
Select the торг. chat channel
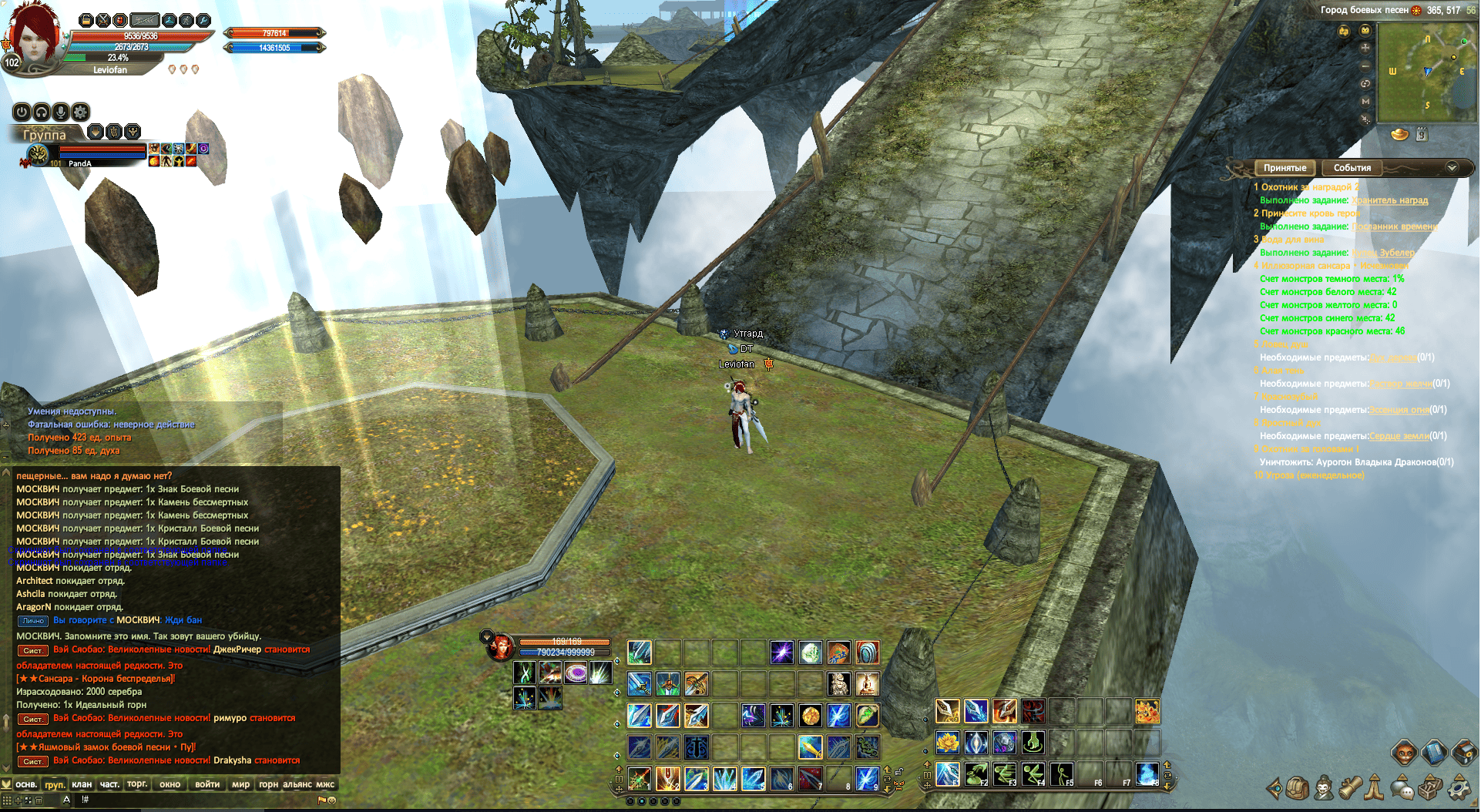click(x=137, y=784)
